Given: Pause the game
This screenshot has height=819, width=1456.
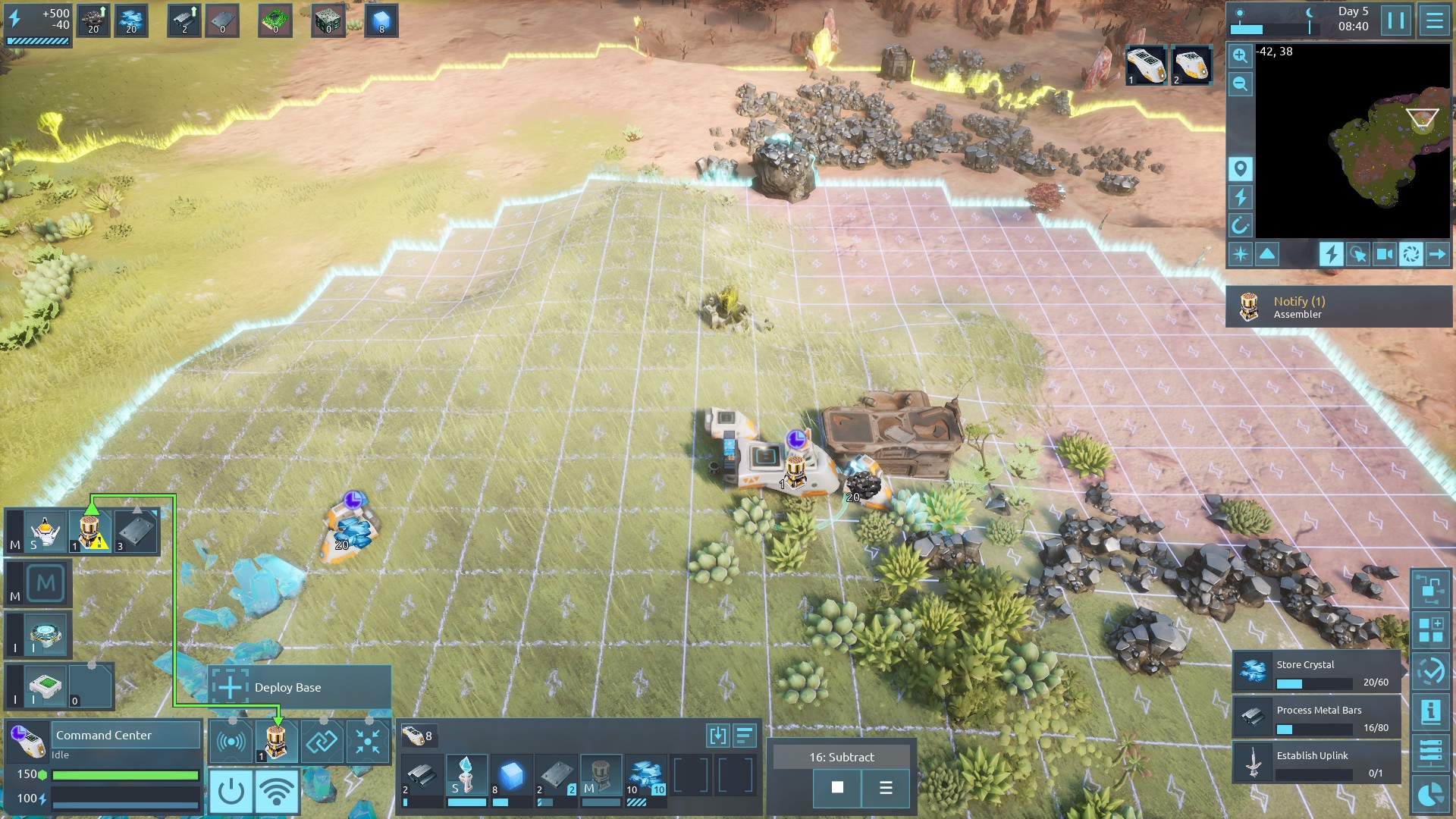Looking at the screenshot, I should pyautogui.click(x=1396, y=20).
